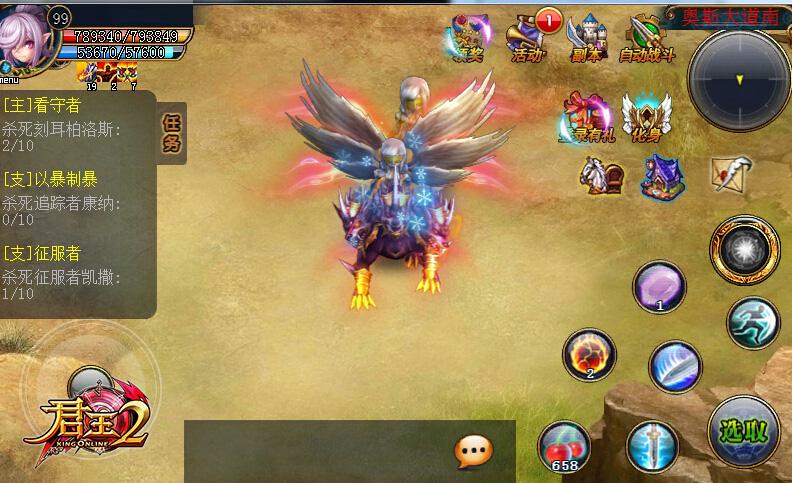Activate the molten fire orb skill
Screen dimensions: 792x483
[x=588, y=355]
